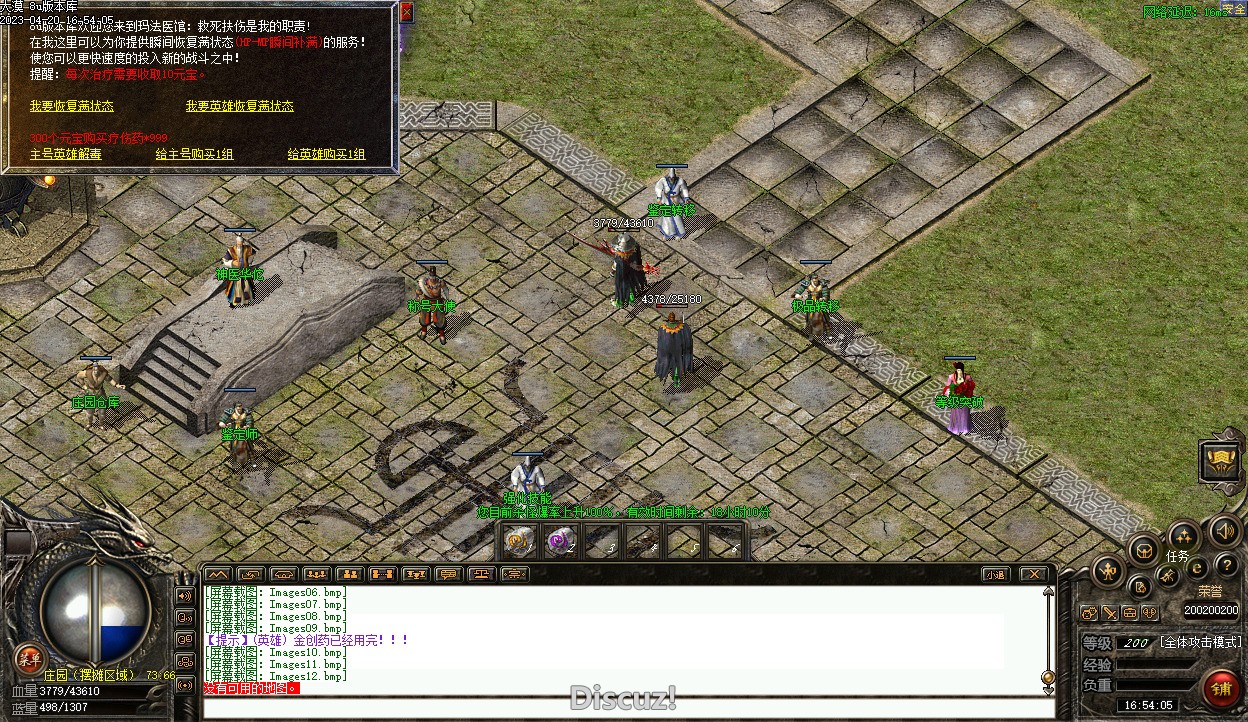This screenshot has height=722, width=1248.
Task: Open the character figure round button
Action: pos(1108,572)
